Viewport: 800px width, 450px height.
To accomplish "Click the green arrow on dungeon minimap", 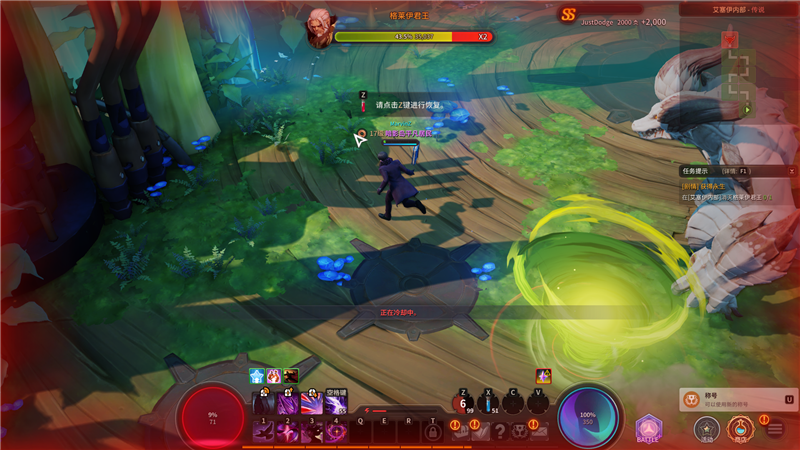I will pyautogui.click(x=746, y=109).
